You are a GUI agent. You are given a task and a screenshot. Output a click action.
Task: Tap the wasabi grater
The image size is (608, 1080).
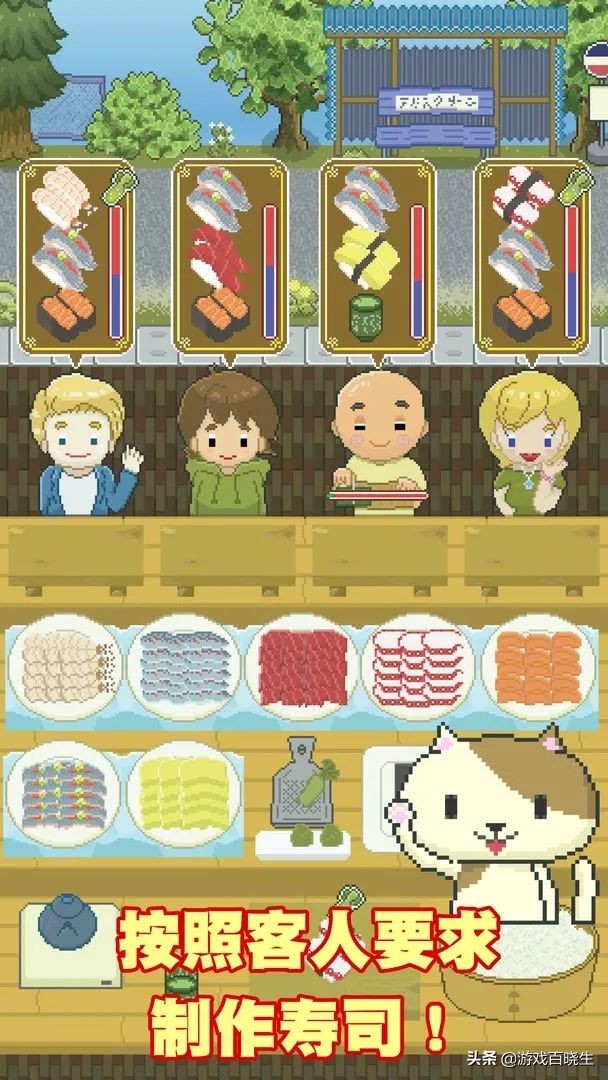[x=297, y=790]
